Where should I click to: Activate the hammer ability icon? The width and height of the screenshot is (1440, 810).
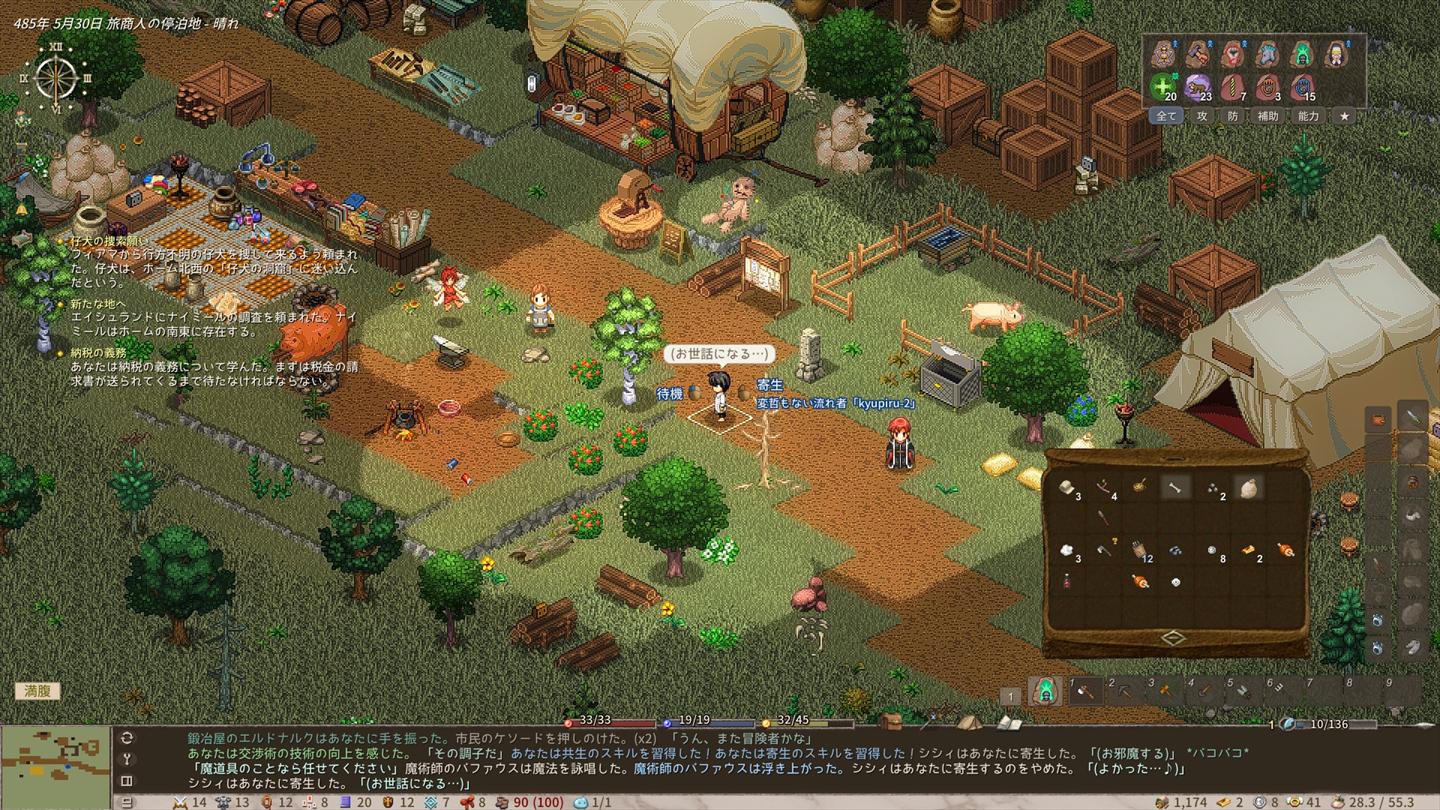[x=1197, y=54]
